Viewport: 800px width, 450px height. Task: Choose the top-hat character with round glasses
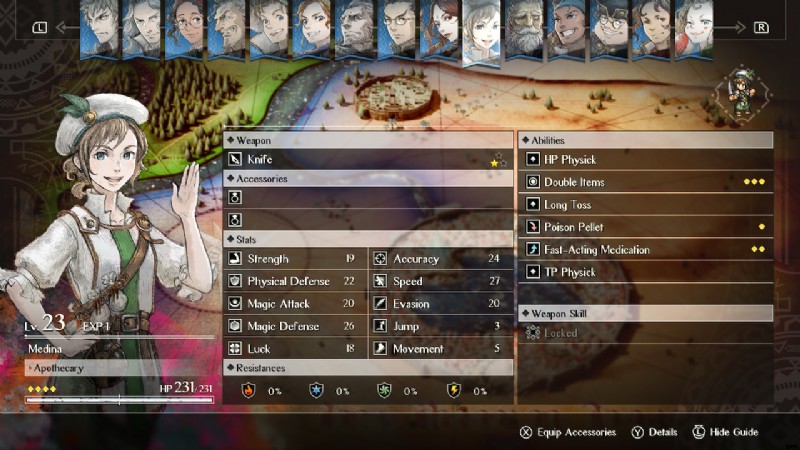click(x=610, y=28)
